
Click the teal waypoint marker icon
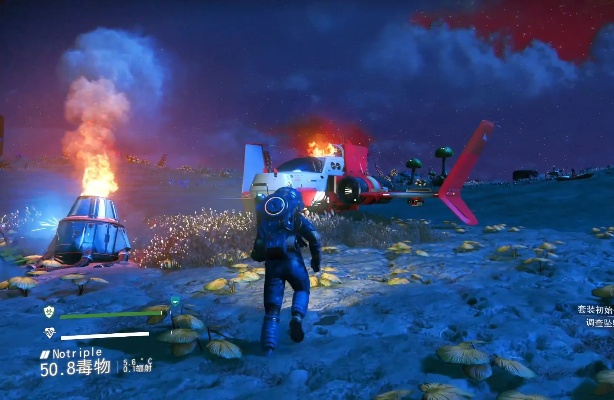(175, 300)
